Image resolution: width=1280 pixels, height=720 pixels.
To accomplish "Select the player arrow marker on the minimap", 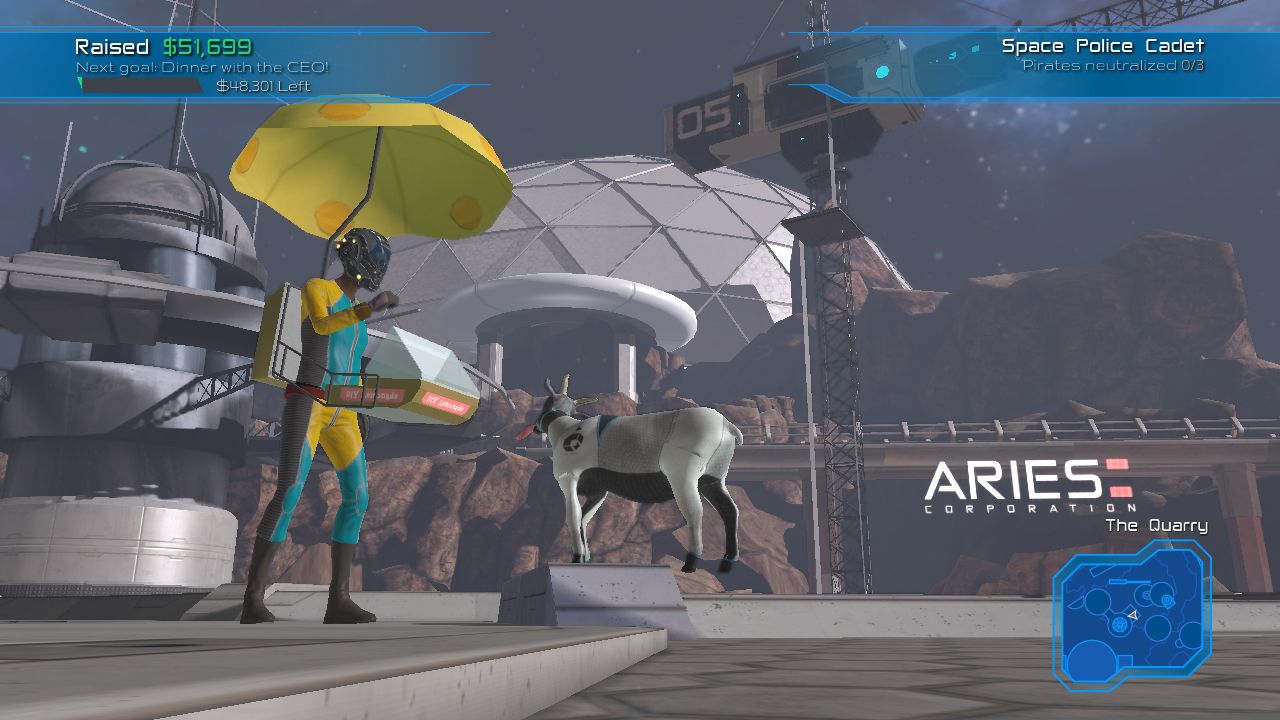I will [x=1133, y=616].
